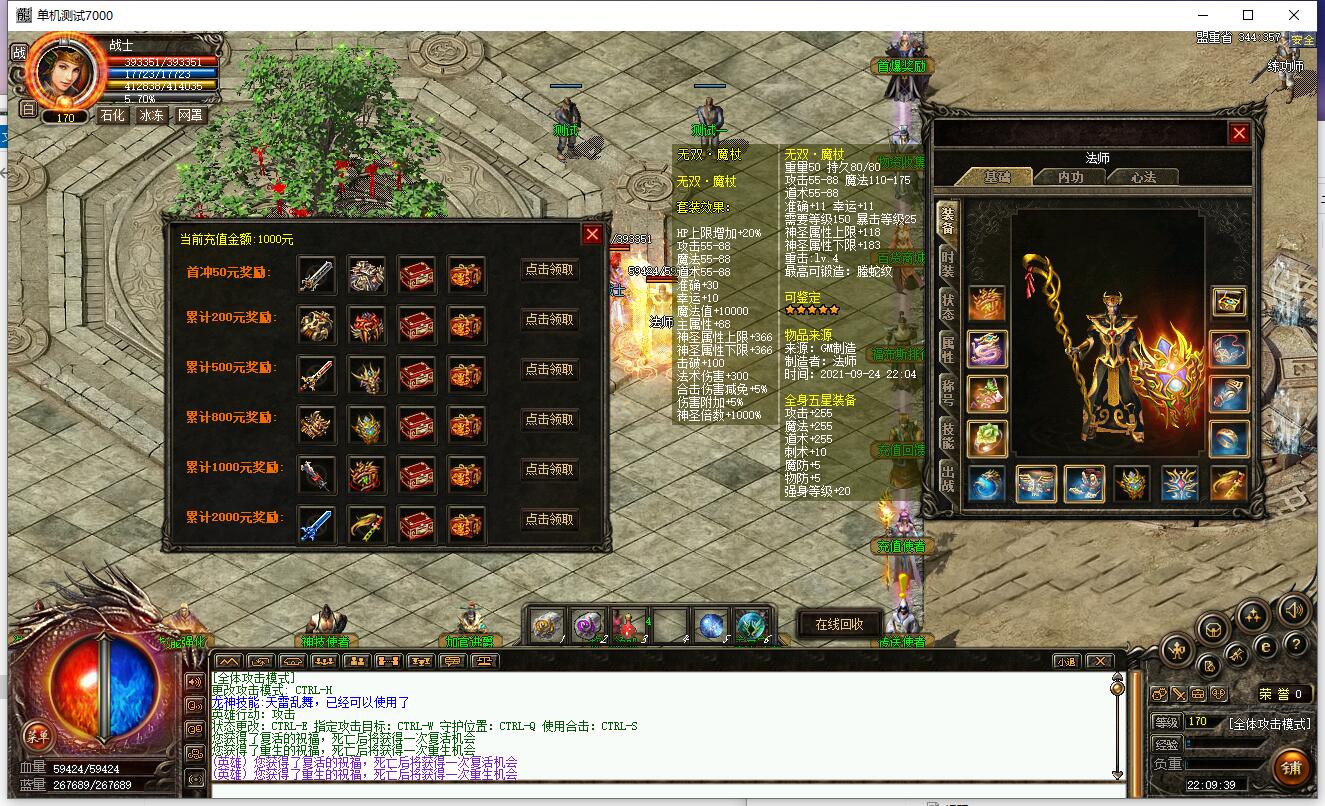Toggle the sound speaker button
The image size is (1325, 806).
(1294, 609)
